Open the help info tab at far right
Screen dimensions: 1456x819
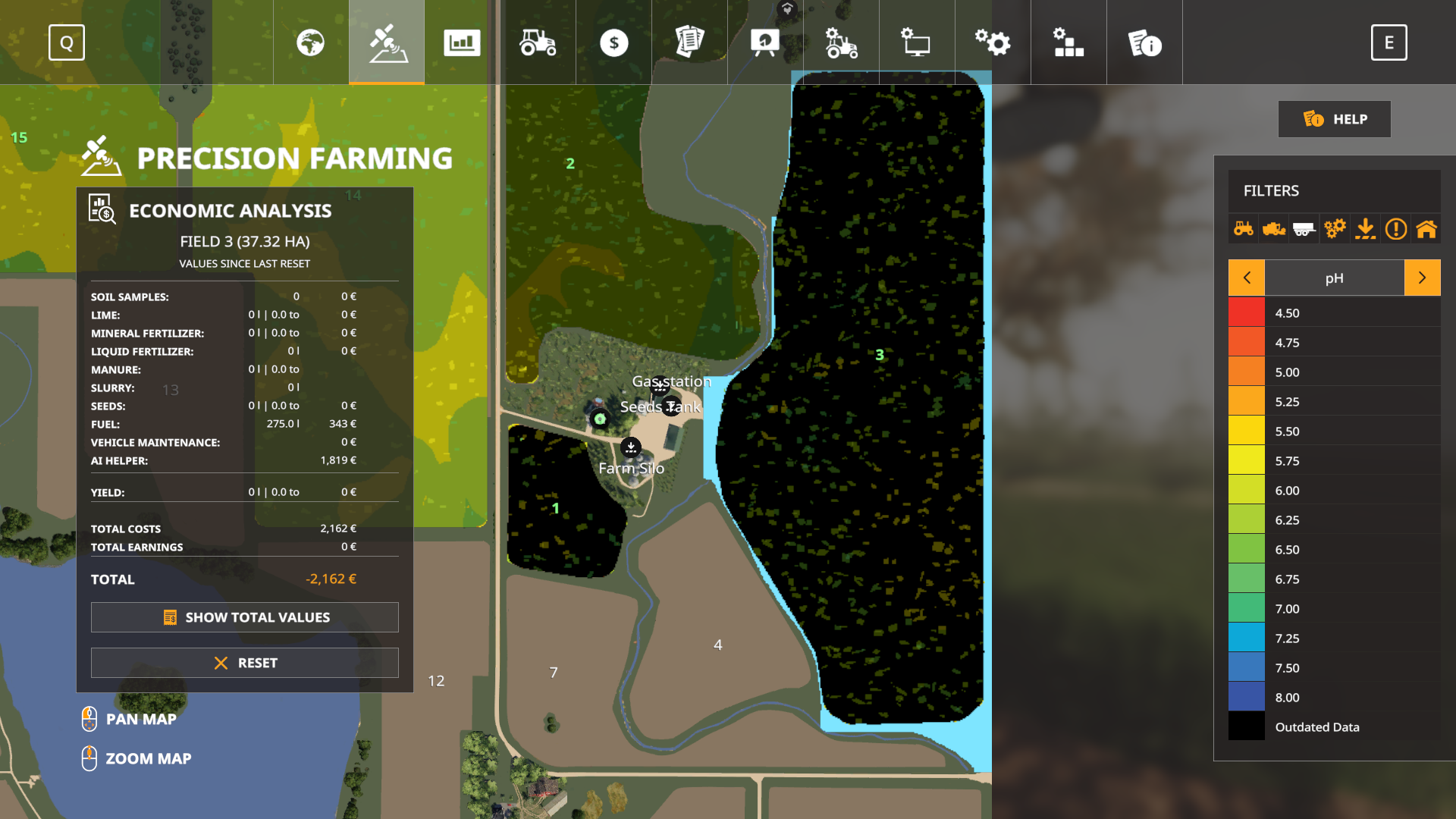coord(1144,42)
